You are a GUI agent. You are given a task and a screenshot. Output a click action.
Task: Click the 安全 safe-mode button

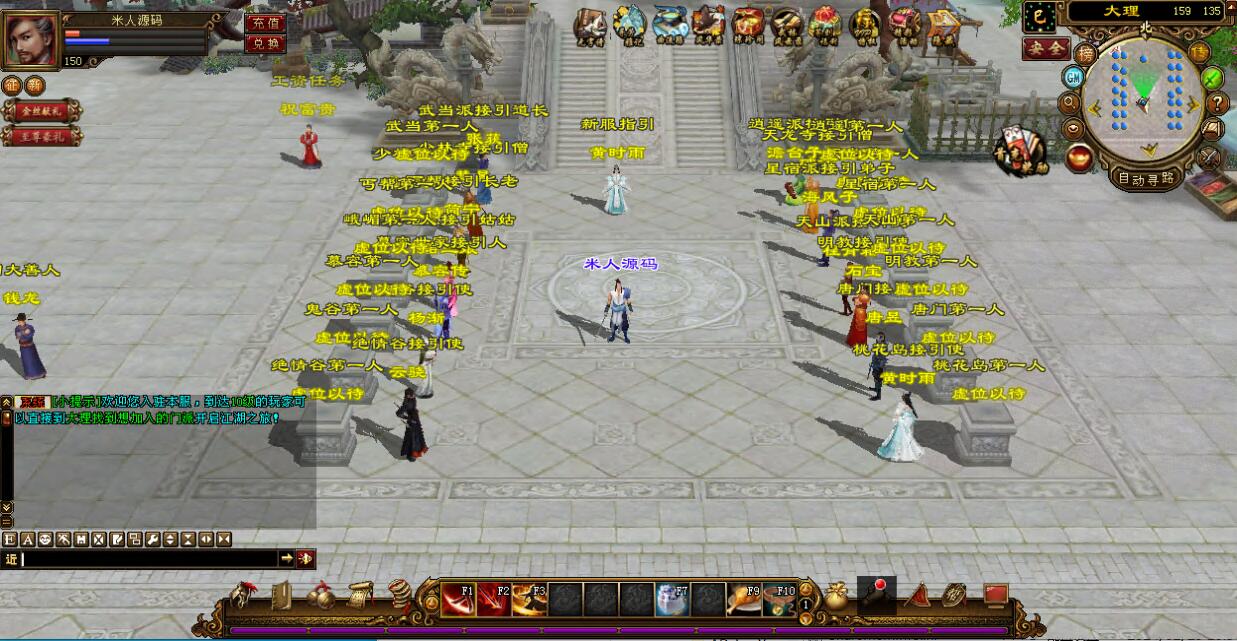(x=1045, y=48)
